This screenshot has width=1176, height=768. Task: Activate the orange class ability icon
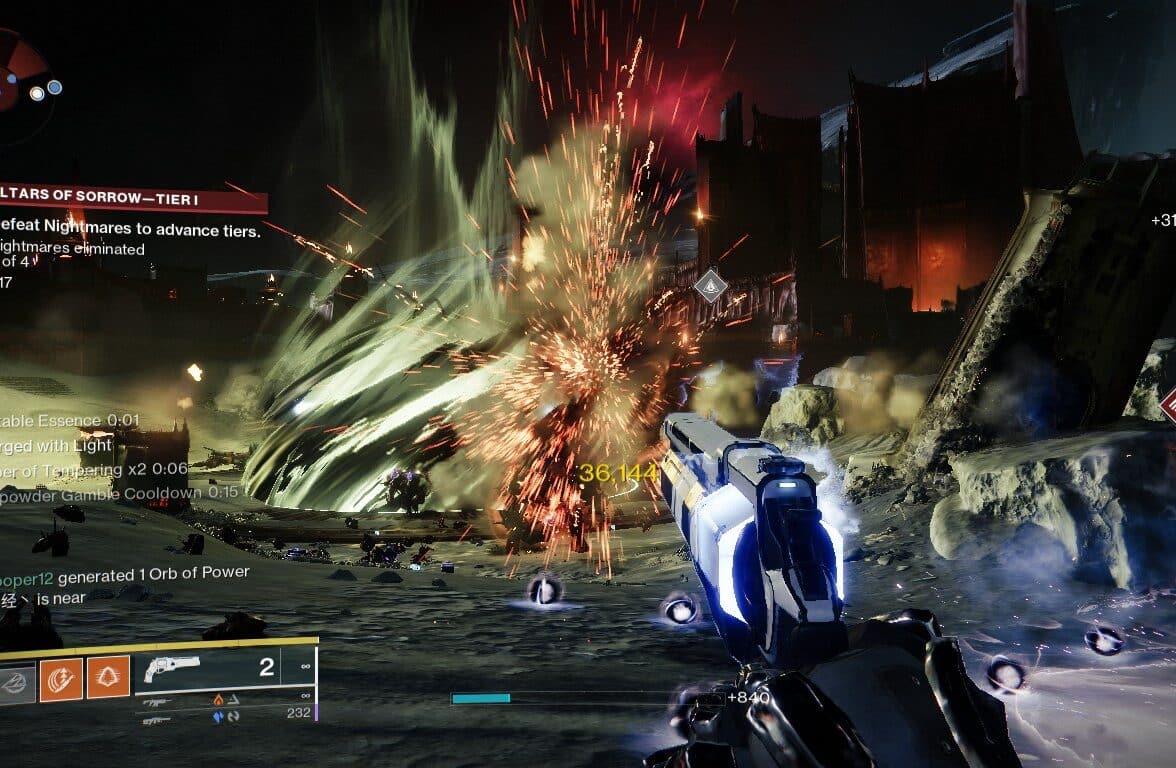[107, 679]
